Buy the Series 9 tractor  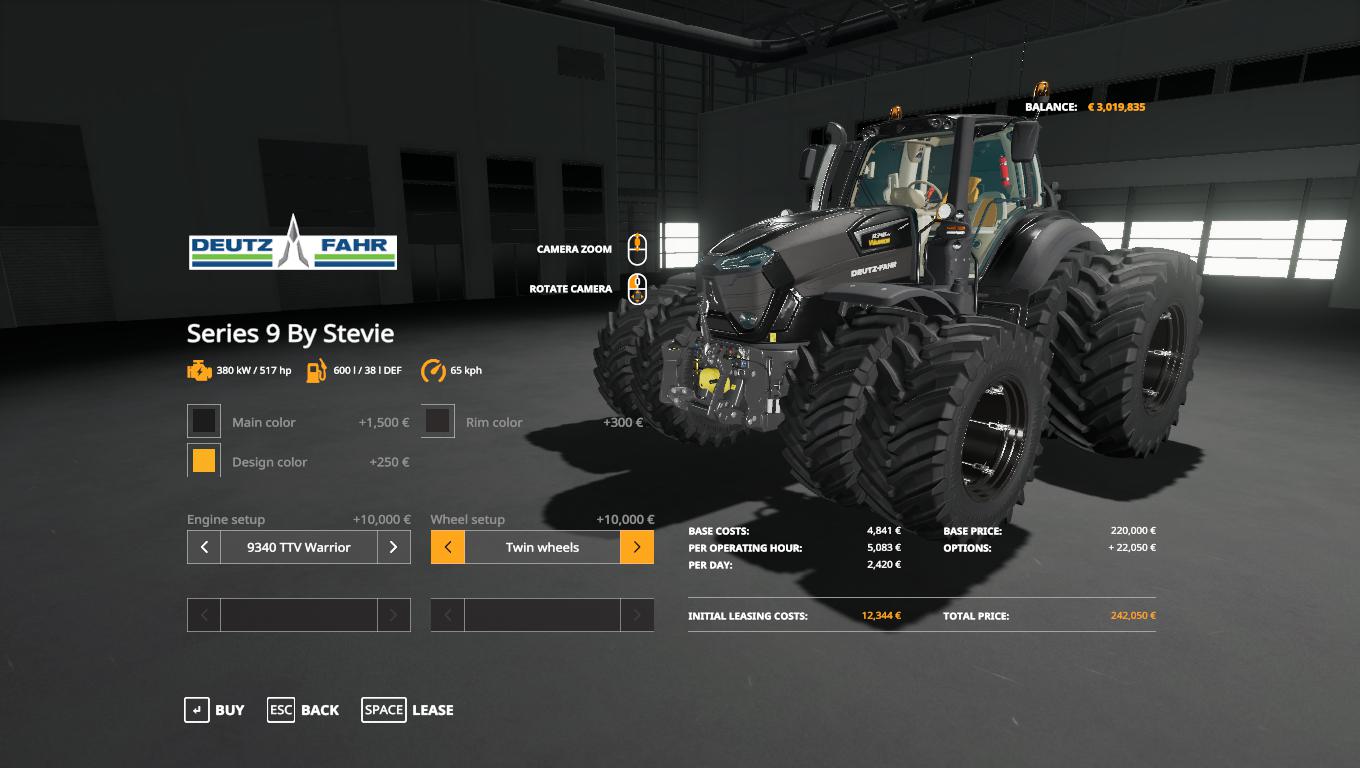click(215, 710)
